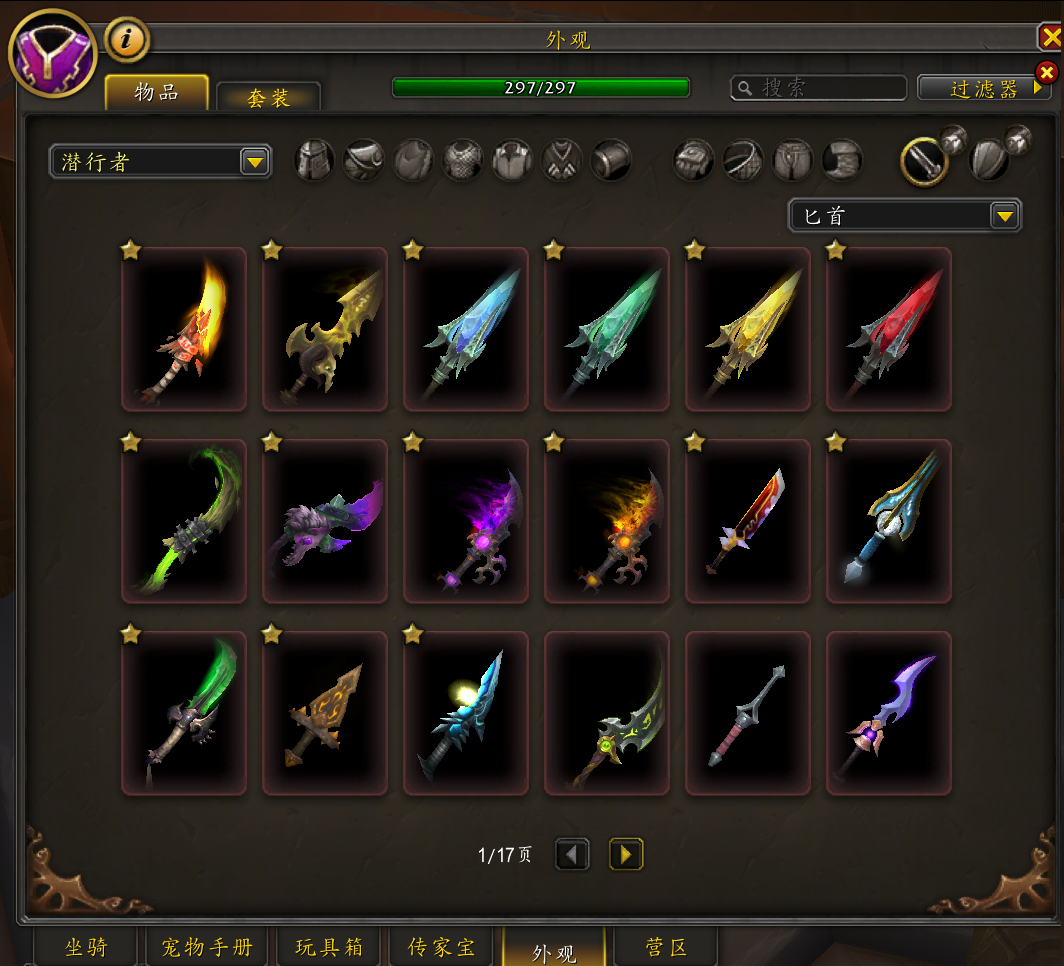Pick the curved green scythe-like dagger
The height and width of the screenshot is (966, 1064).
[184, 521]
